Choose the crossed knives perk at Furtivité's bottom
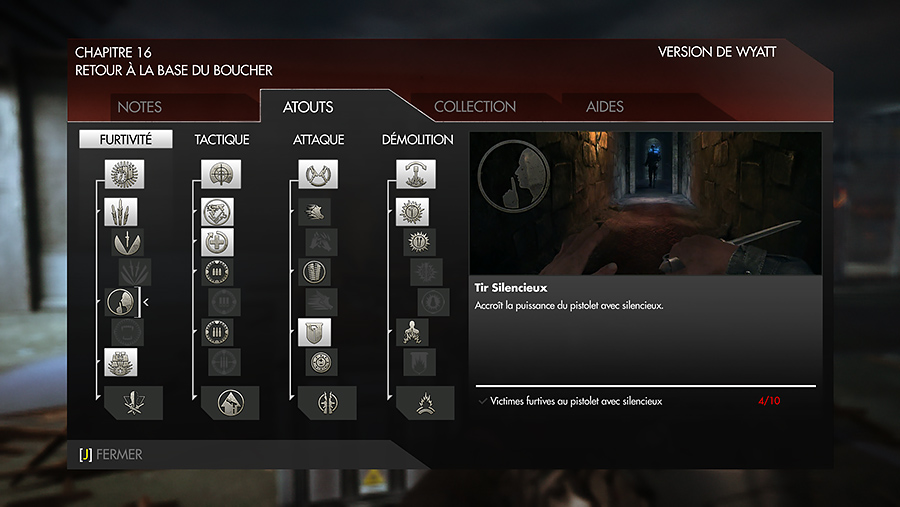This screenshot has width=900, height=507. coord(126,402)
